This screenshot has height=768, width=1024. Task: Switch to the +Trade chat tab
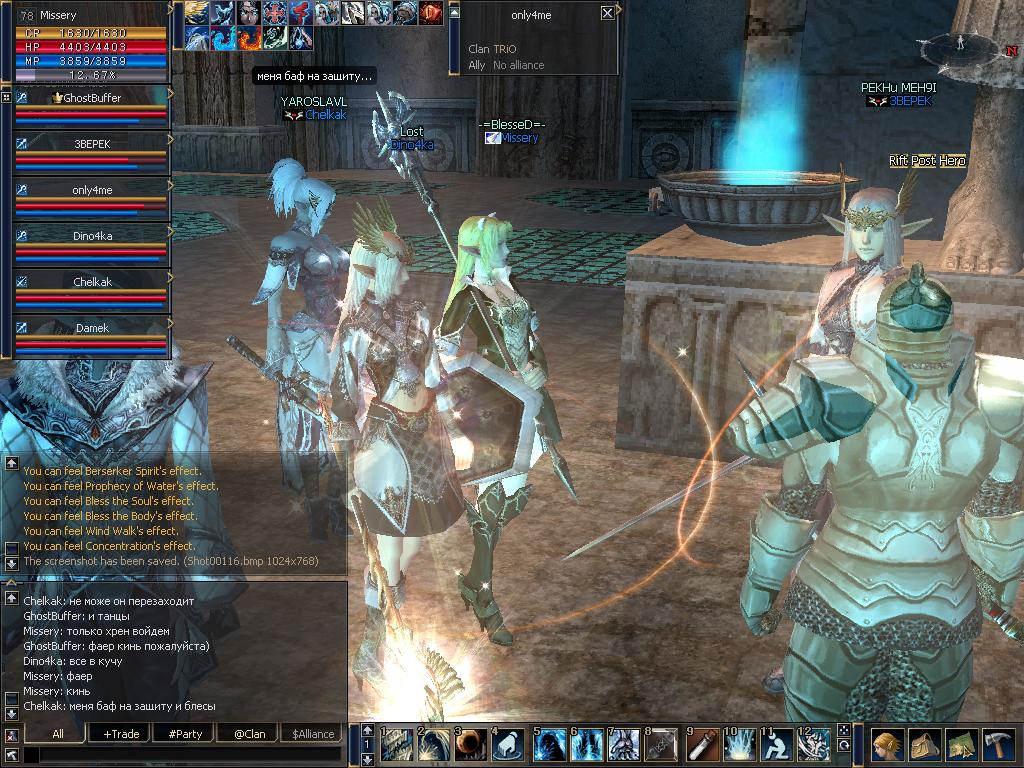pyautogui.click(x=121, y=734)
